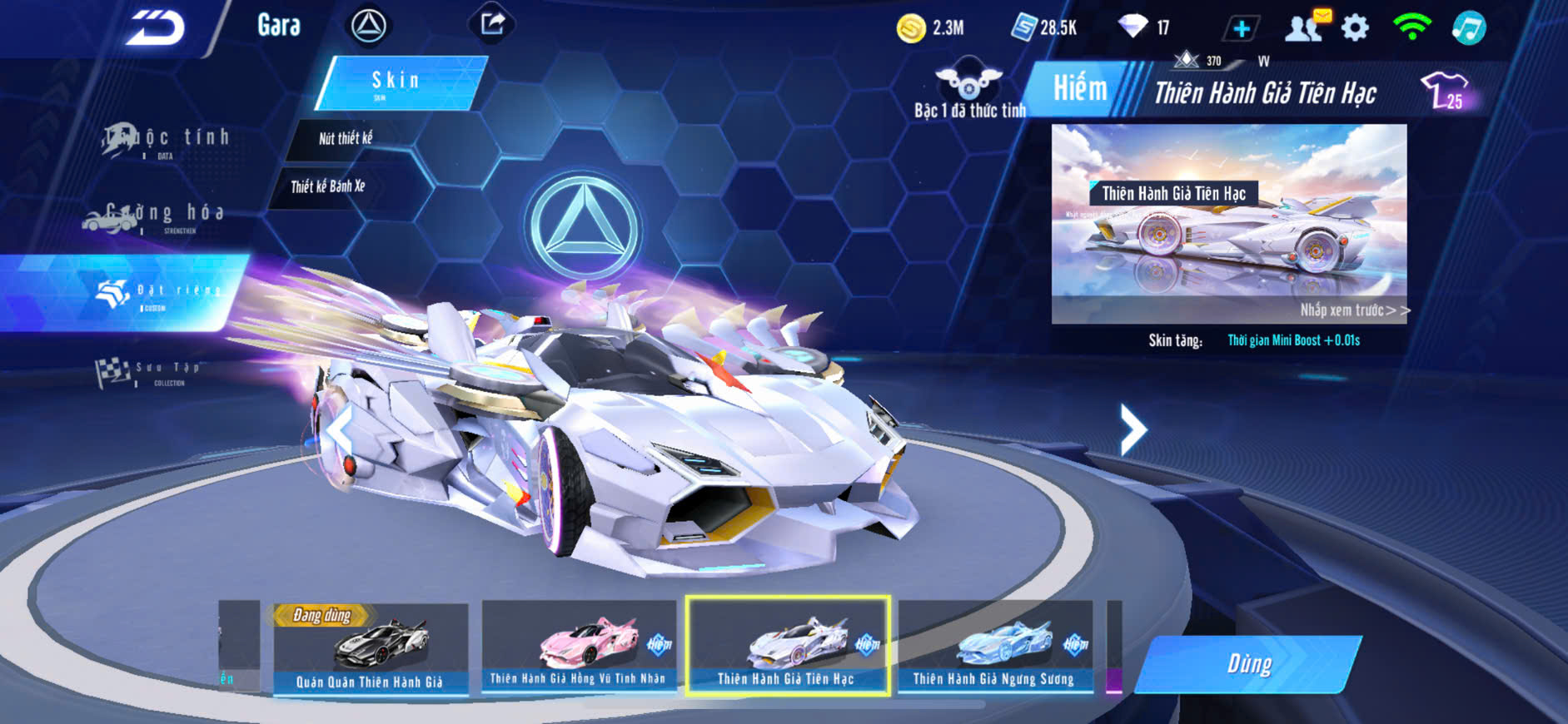Open the gear settings icon
This screenshot has height=724, width=1568.
click(x=1355, y=27)
